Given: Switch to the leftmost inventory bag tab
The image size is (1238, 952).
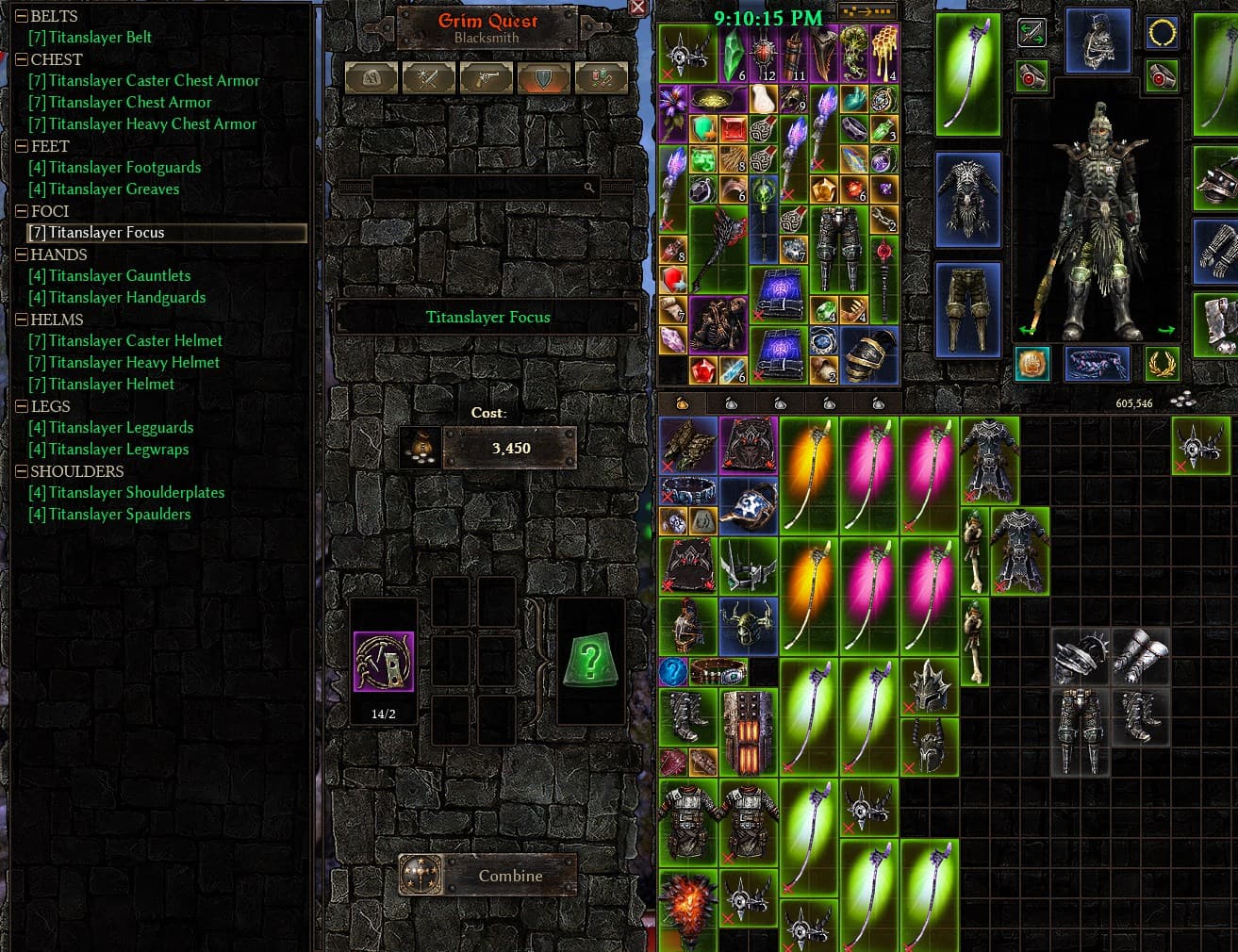Looking at the screenshot, I should pyautogui.click(x=682, y=402).
